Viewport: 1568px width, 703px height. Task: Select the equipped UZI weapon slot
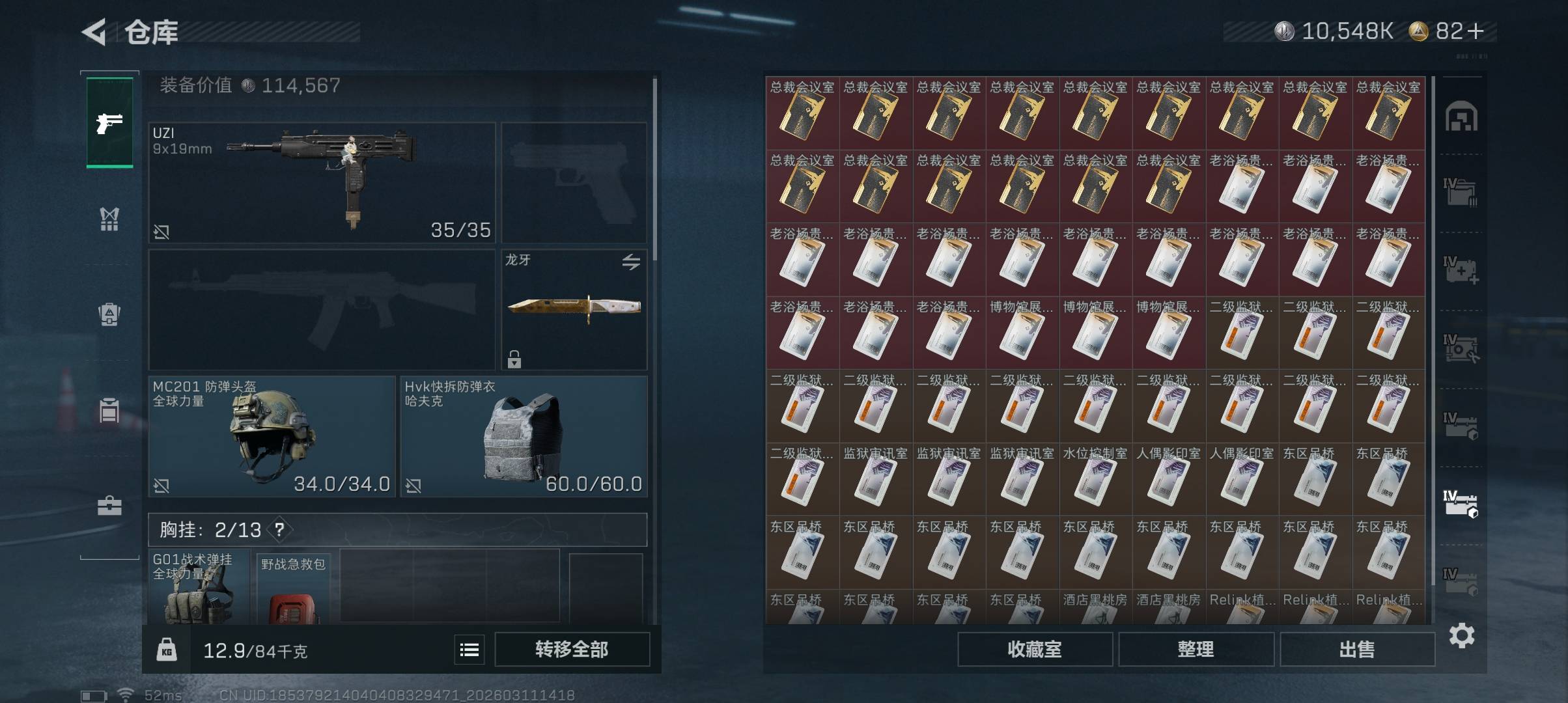322,182
